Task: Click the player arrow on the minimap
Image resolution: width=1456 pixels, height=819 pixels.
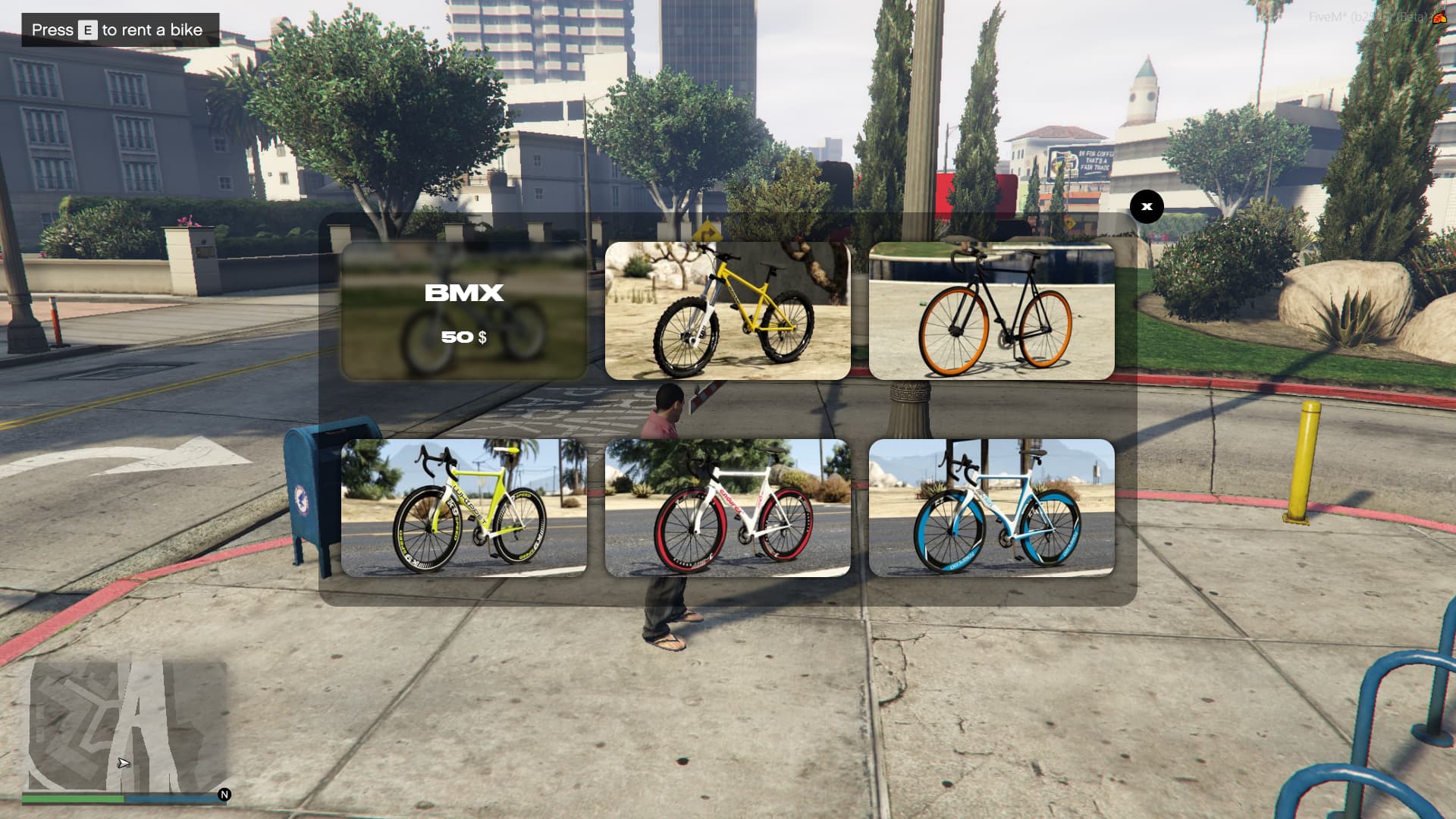Action: tap(123, 762)
